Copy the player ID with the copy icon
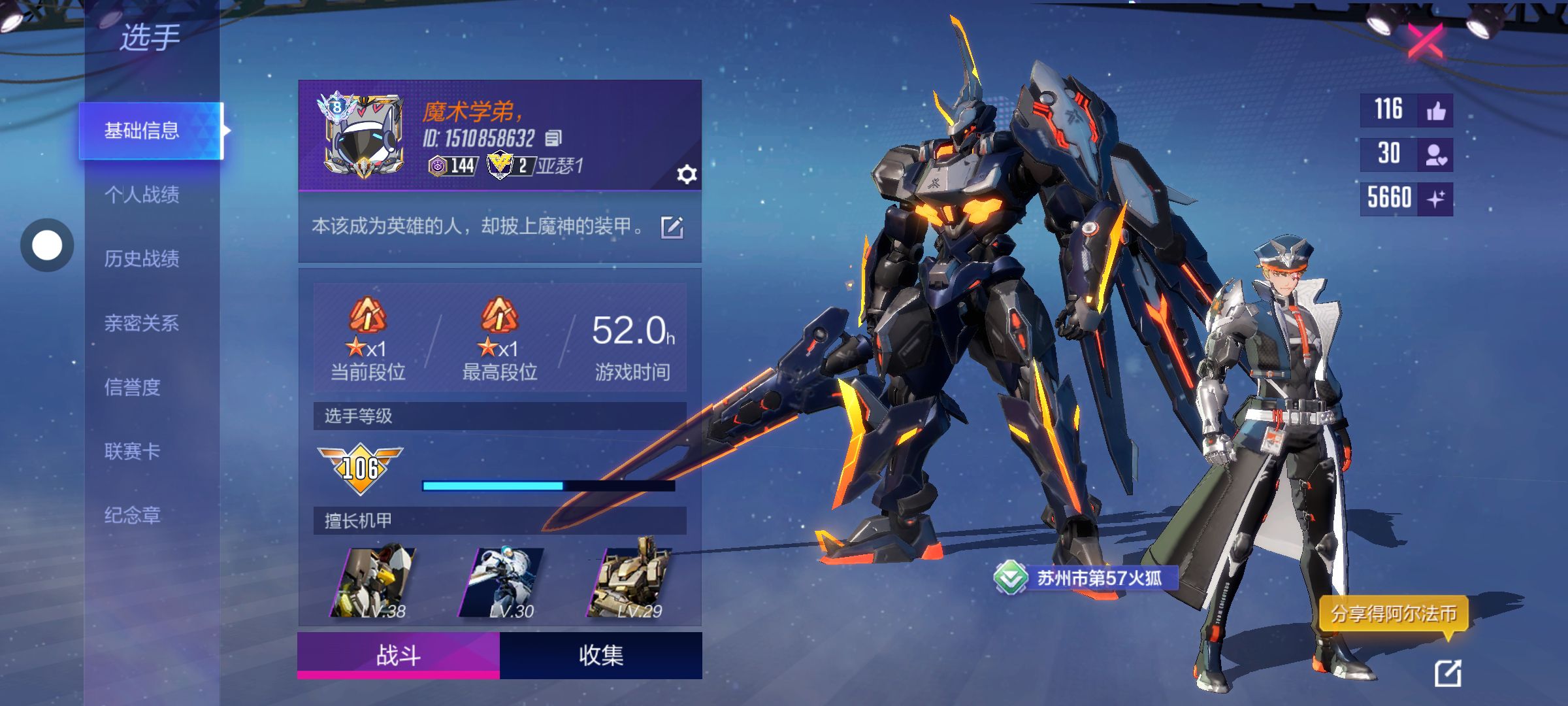Screen dimensions: 1568x706 point(553,138)
